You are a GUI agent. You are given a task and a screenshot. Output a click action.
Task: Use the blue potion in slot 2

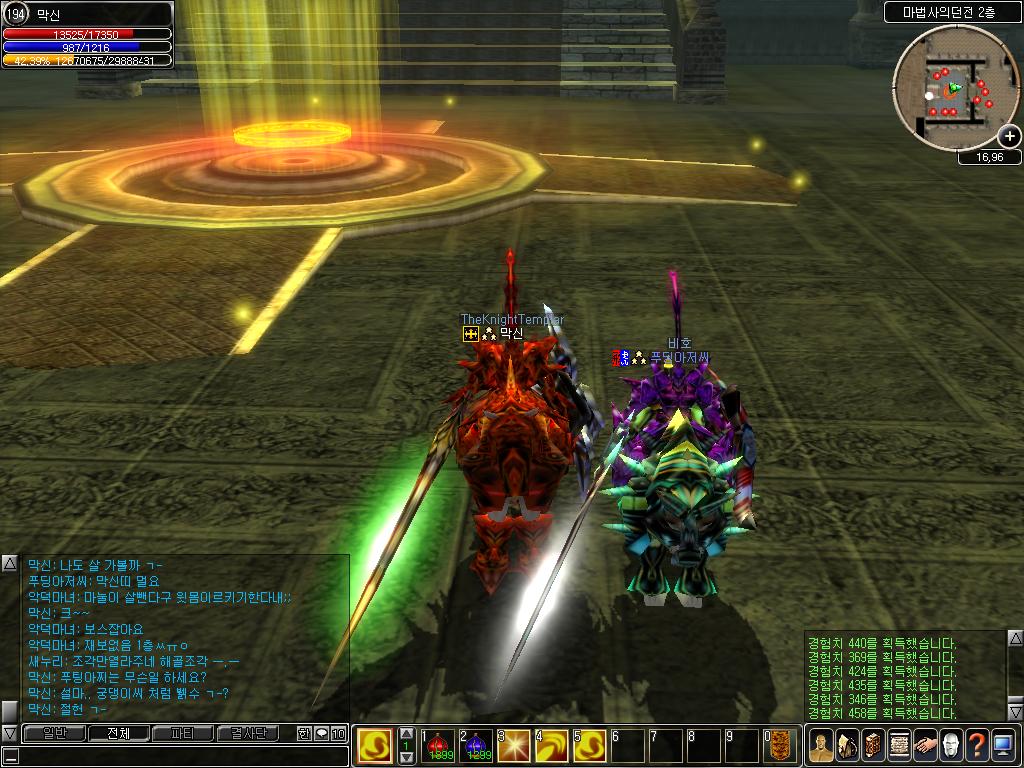(476, 746)
